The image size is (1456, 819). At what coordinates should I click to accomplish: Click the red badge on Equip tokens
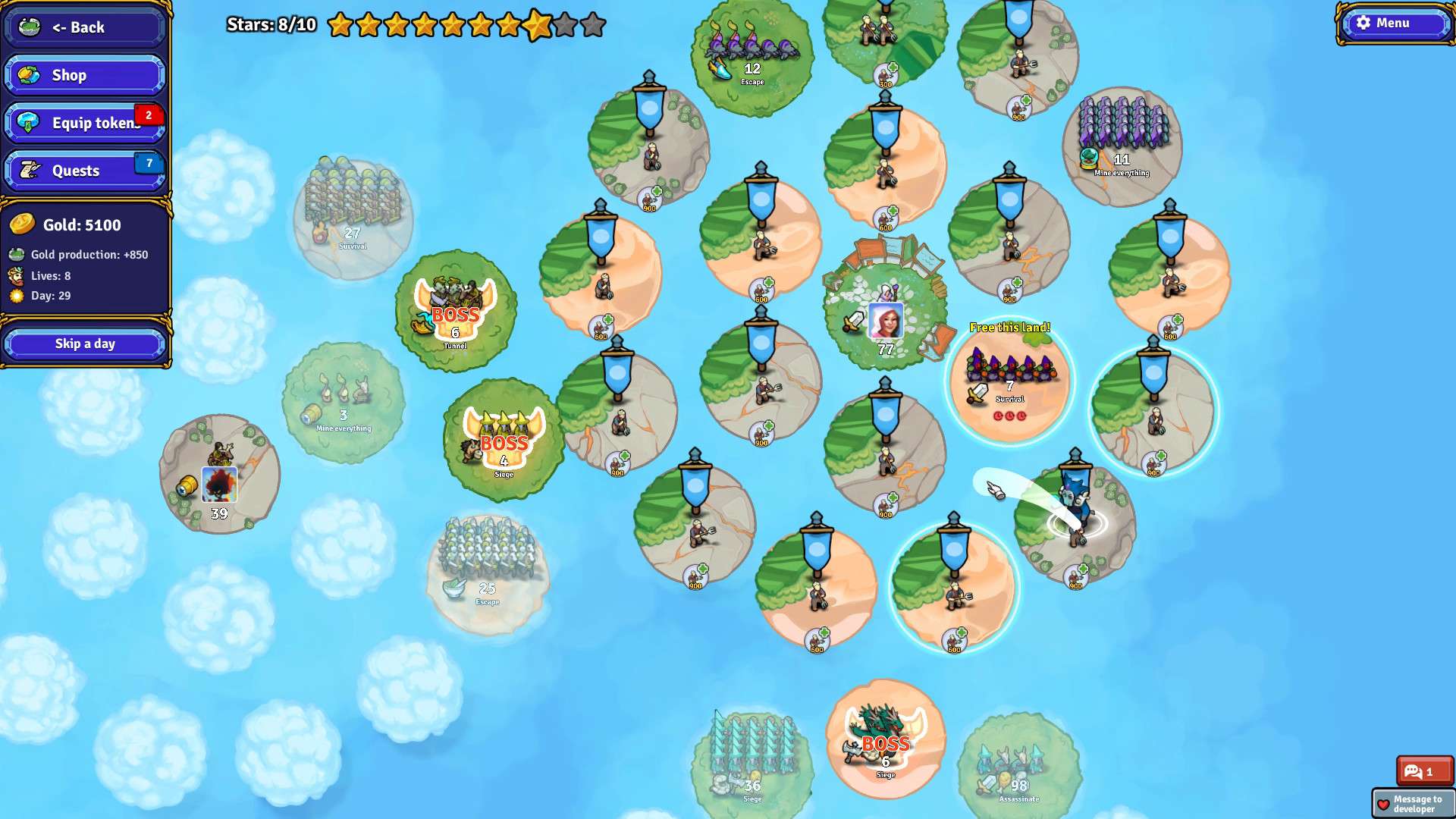(x=149, y=115)
